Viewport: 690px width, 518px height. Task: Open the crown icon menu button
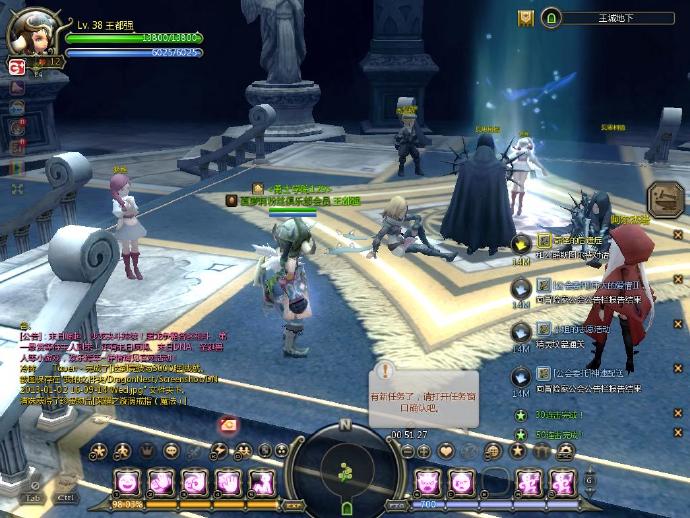coord(144,451)
